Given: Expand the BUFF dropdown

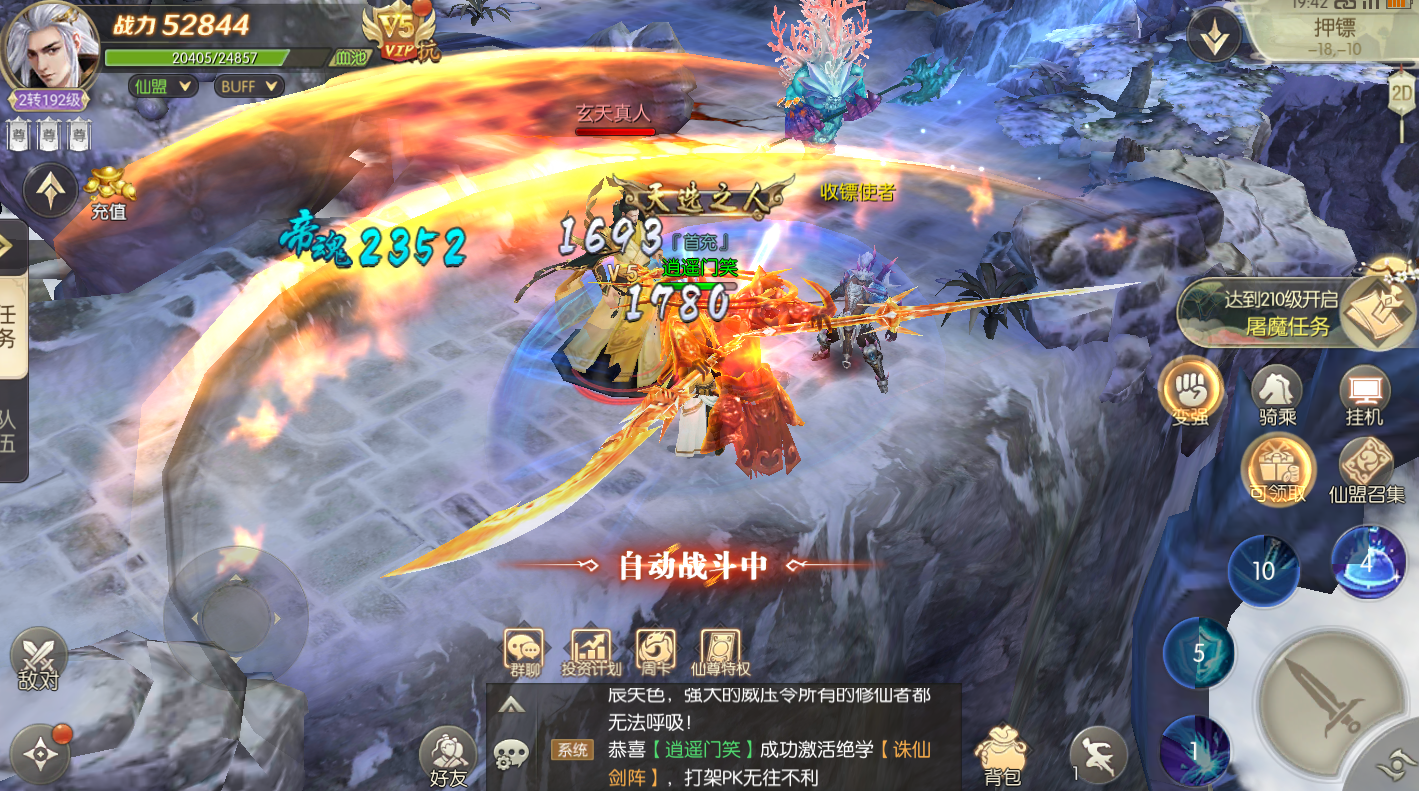Looking at the screenshot, I should [248, 86].
